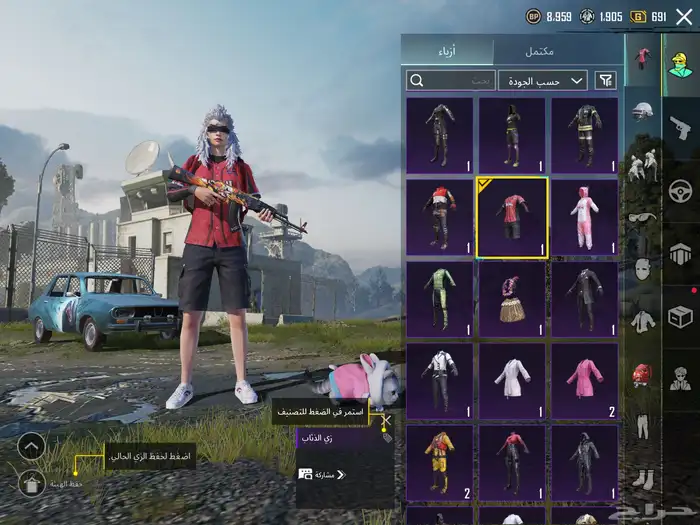
Task: Open the filter funnel button
Action: coord(605,80)
